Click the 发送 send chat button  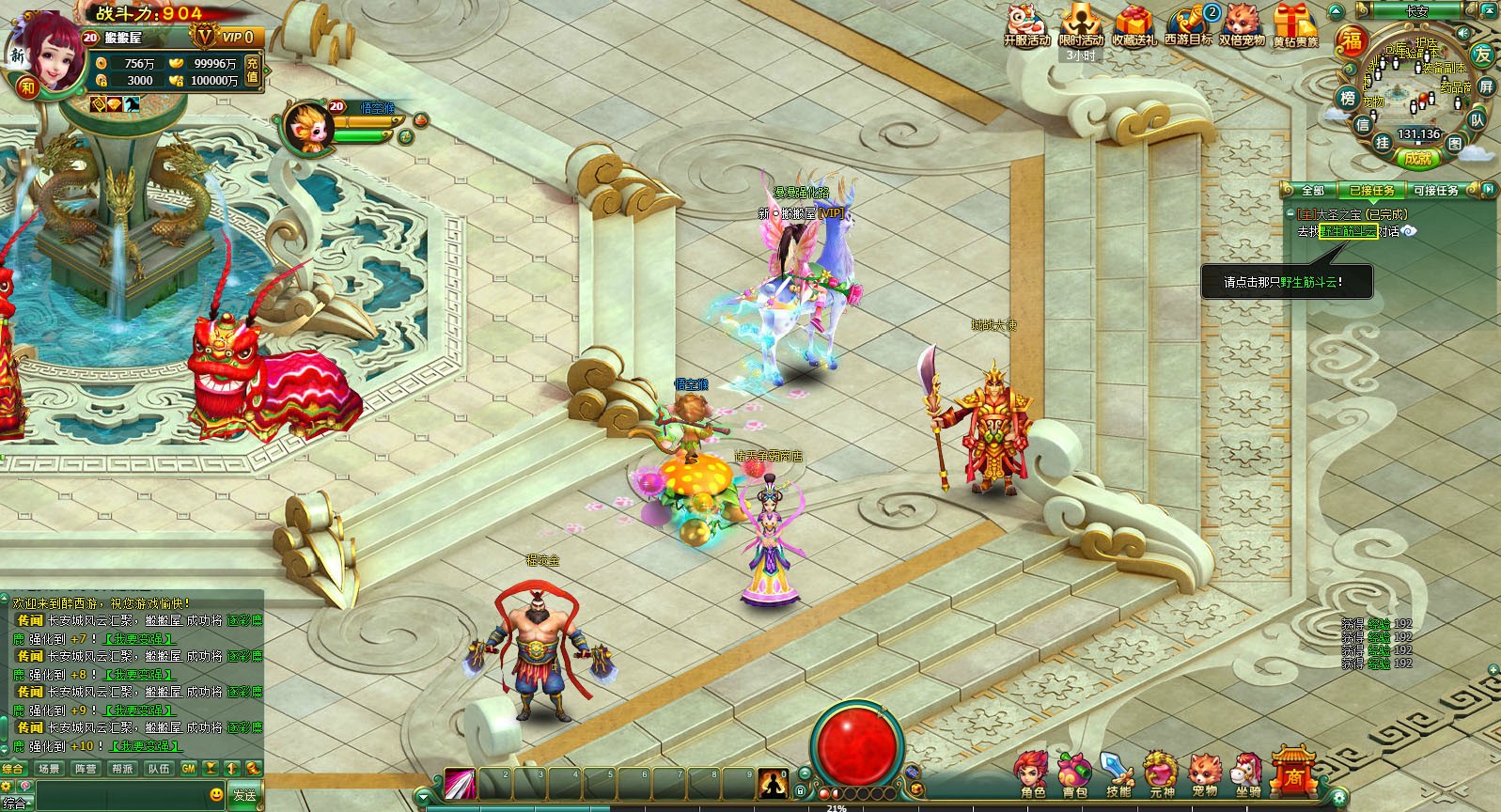(244, 795)
